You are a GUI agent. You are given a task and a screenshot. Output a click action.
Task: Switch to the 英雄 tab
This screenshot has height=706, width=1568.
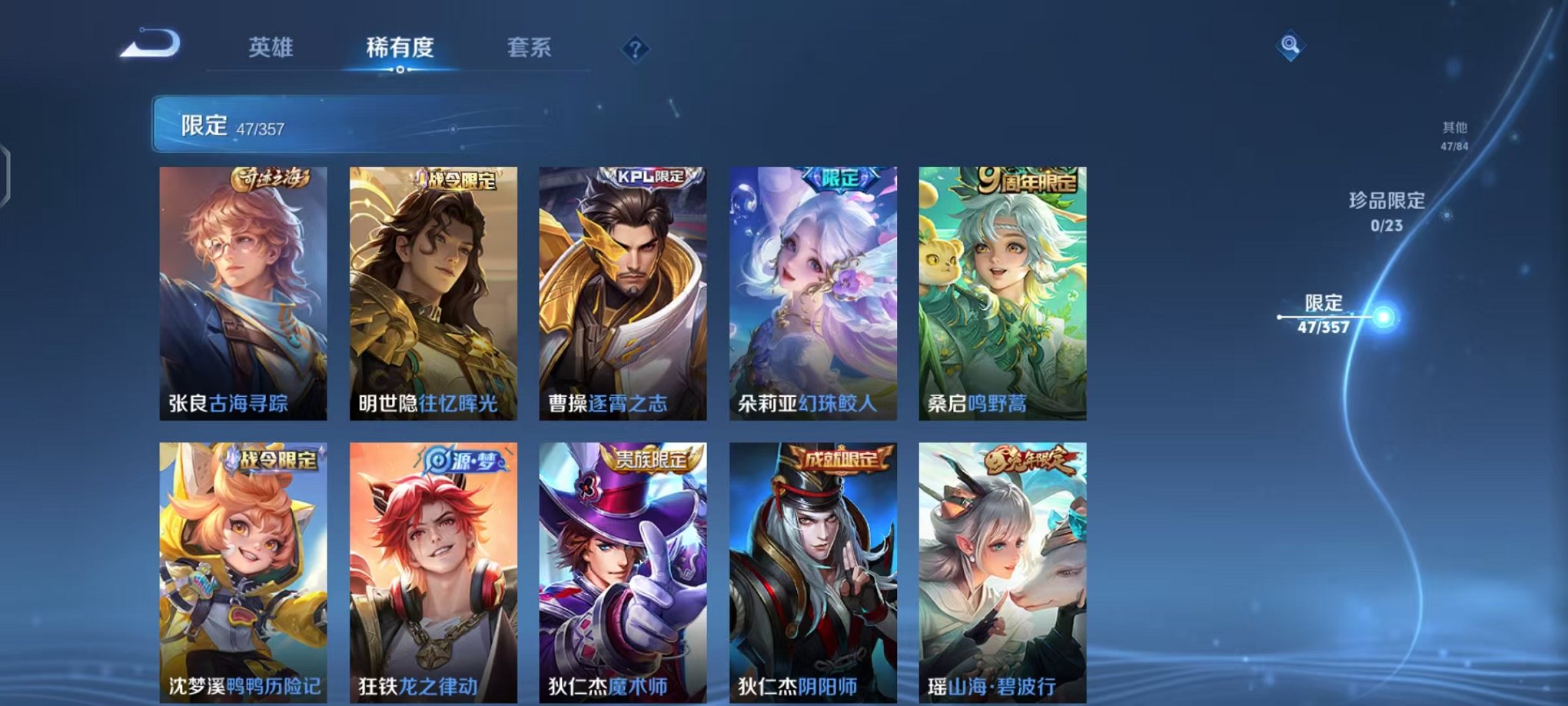273,48
